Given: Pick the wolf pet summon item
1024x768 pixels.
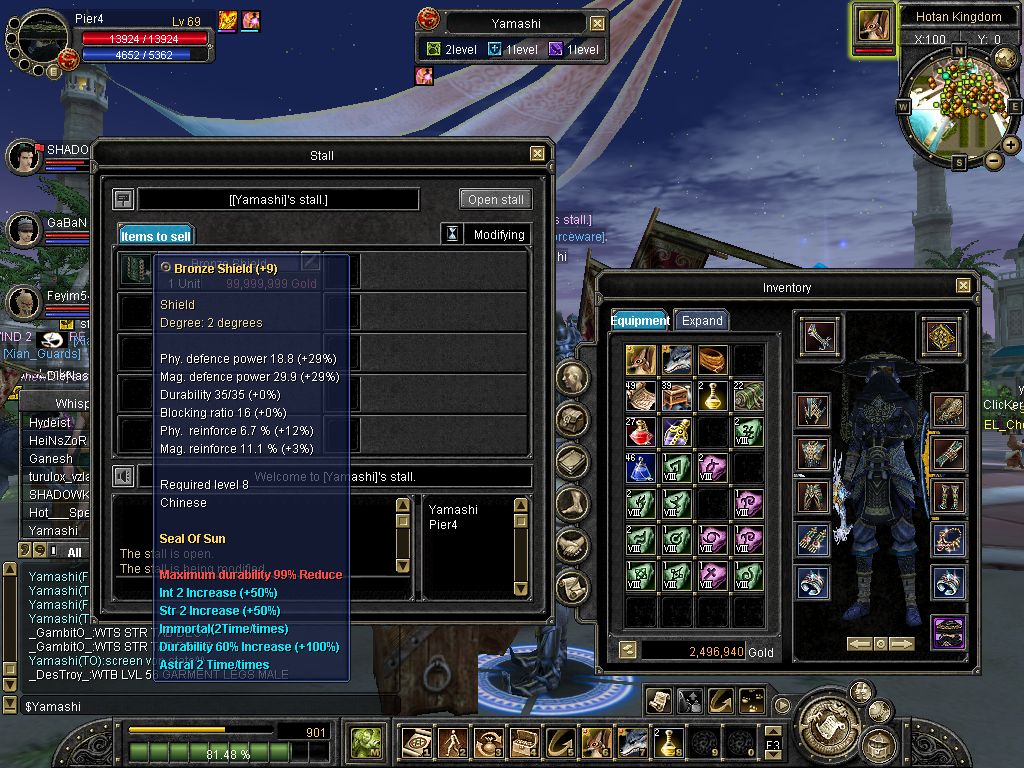Looking at the screenshot, I should tap(677, 360).
